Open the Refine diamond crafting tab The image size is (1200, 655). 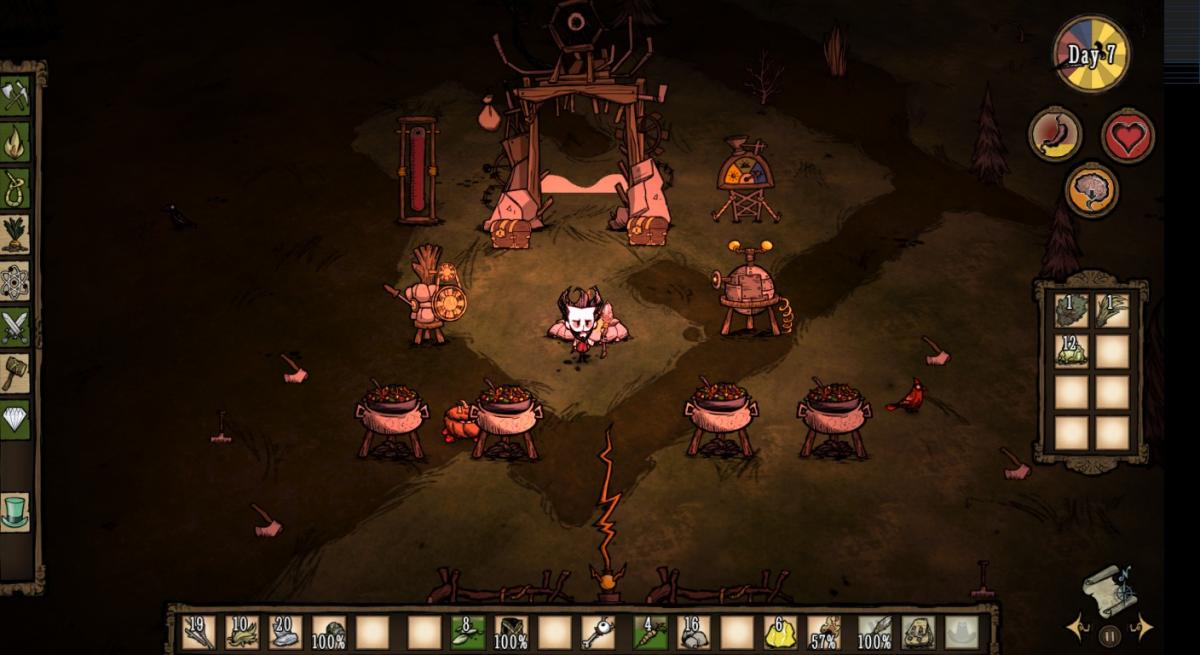(15, 419)
